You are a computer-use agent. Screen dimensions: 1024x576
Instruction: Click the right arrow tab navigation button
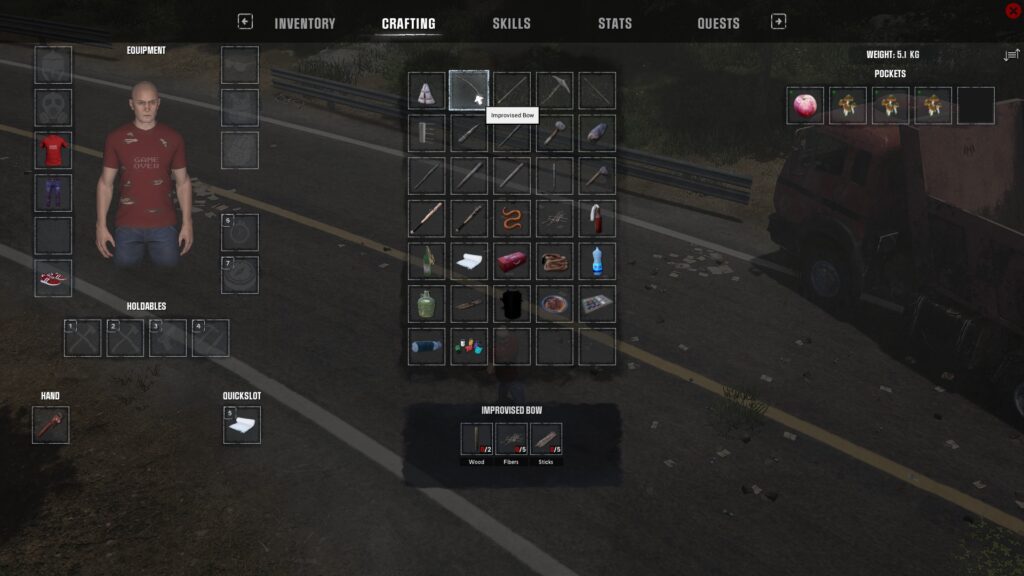778,21
